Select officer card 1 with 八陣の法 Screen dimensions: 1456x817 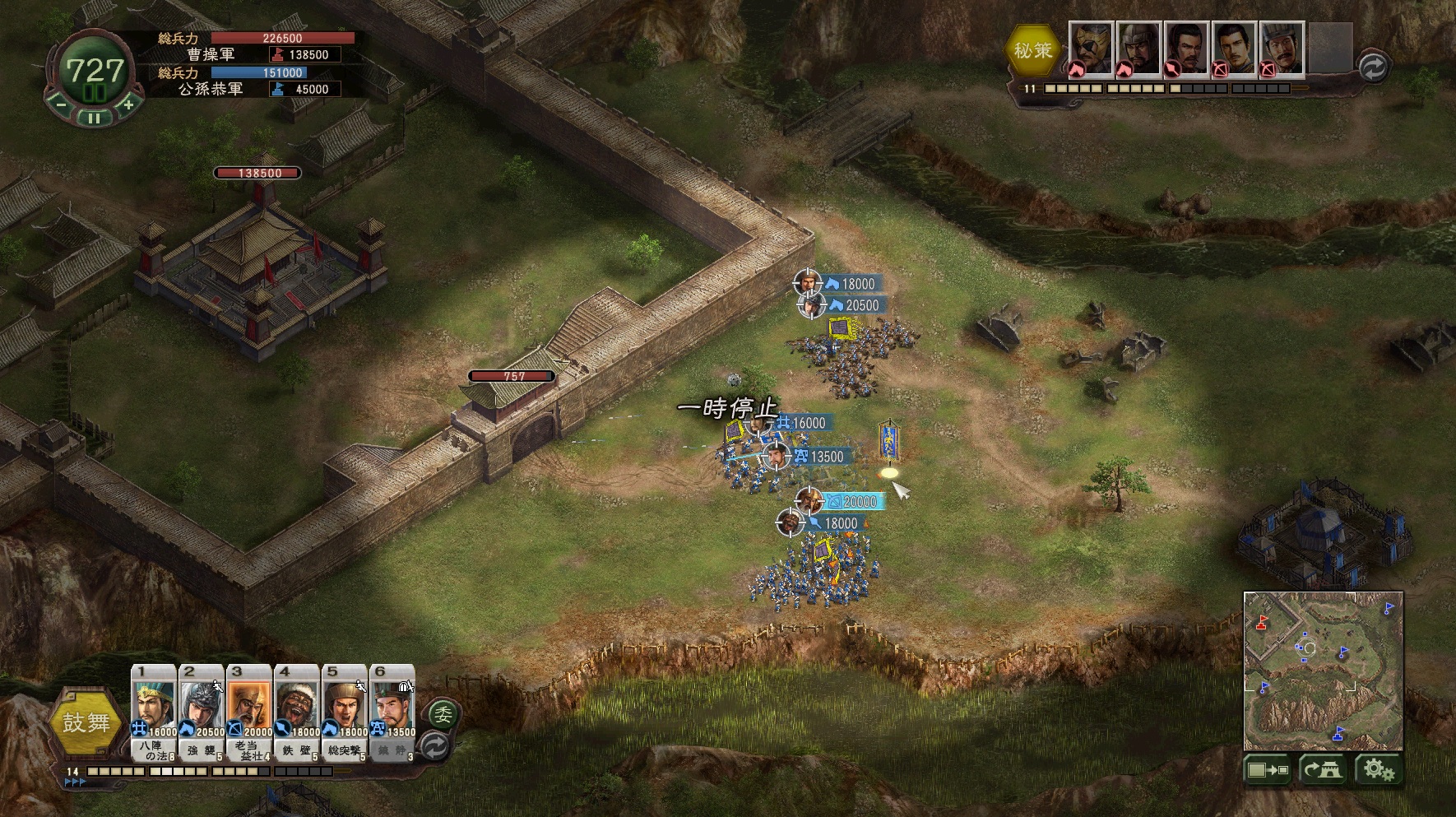click(x=154, y=713)
